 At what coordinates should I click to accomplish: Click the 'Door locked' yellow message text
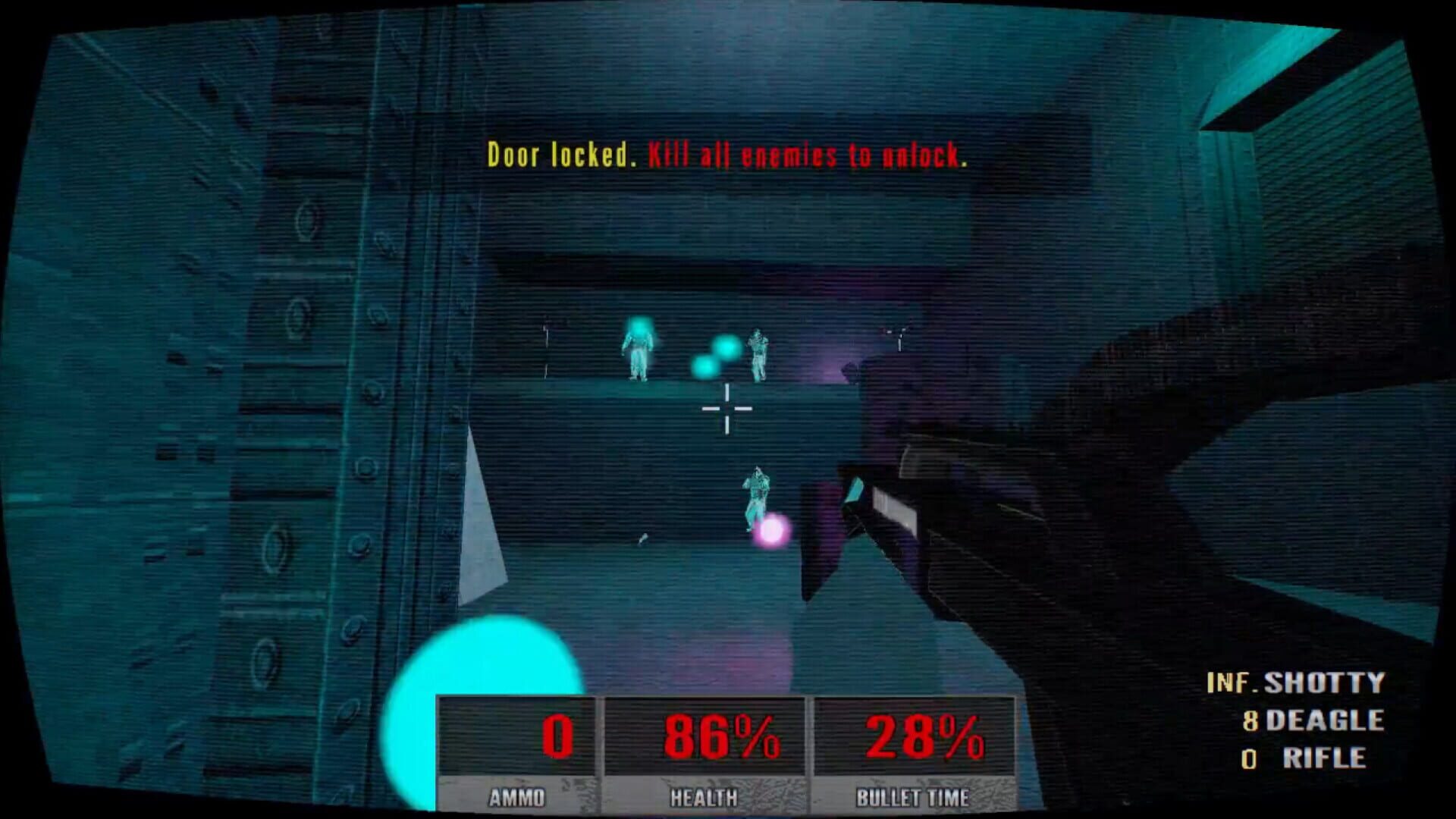click(x=561, y=155)
